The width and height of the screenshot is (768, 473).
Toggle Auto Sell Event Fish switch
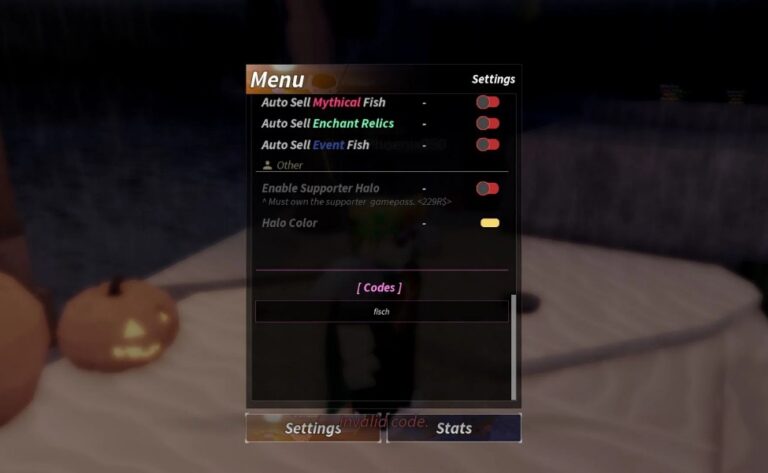point(487,144)
